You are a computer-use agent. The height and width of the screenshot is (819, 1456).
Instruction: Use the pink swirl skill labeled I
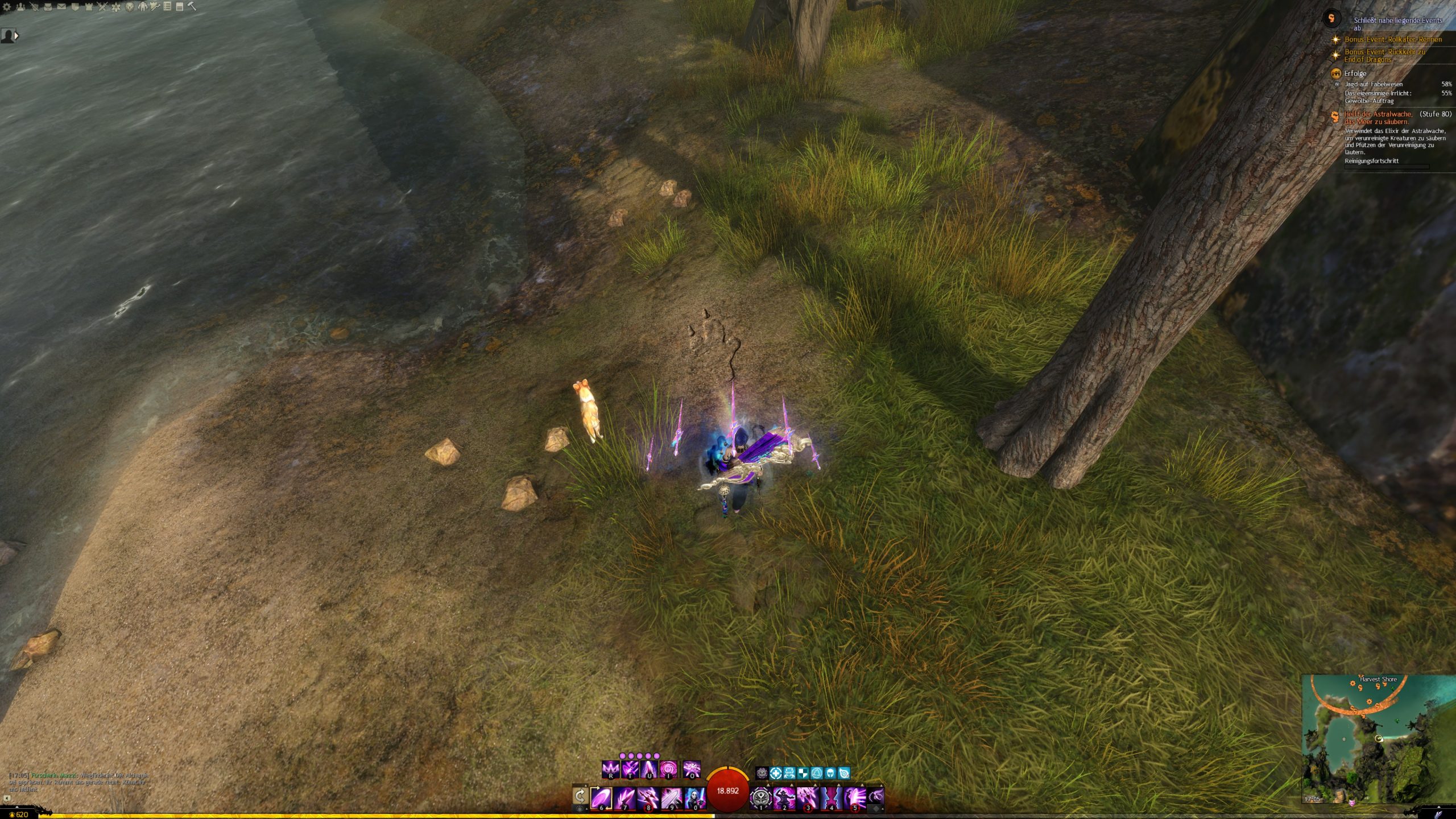(668, 770)
